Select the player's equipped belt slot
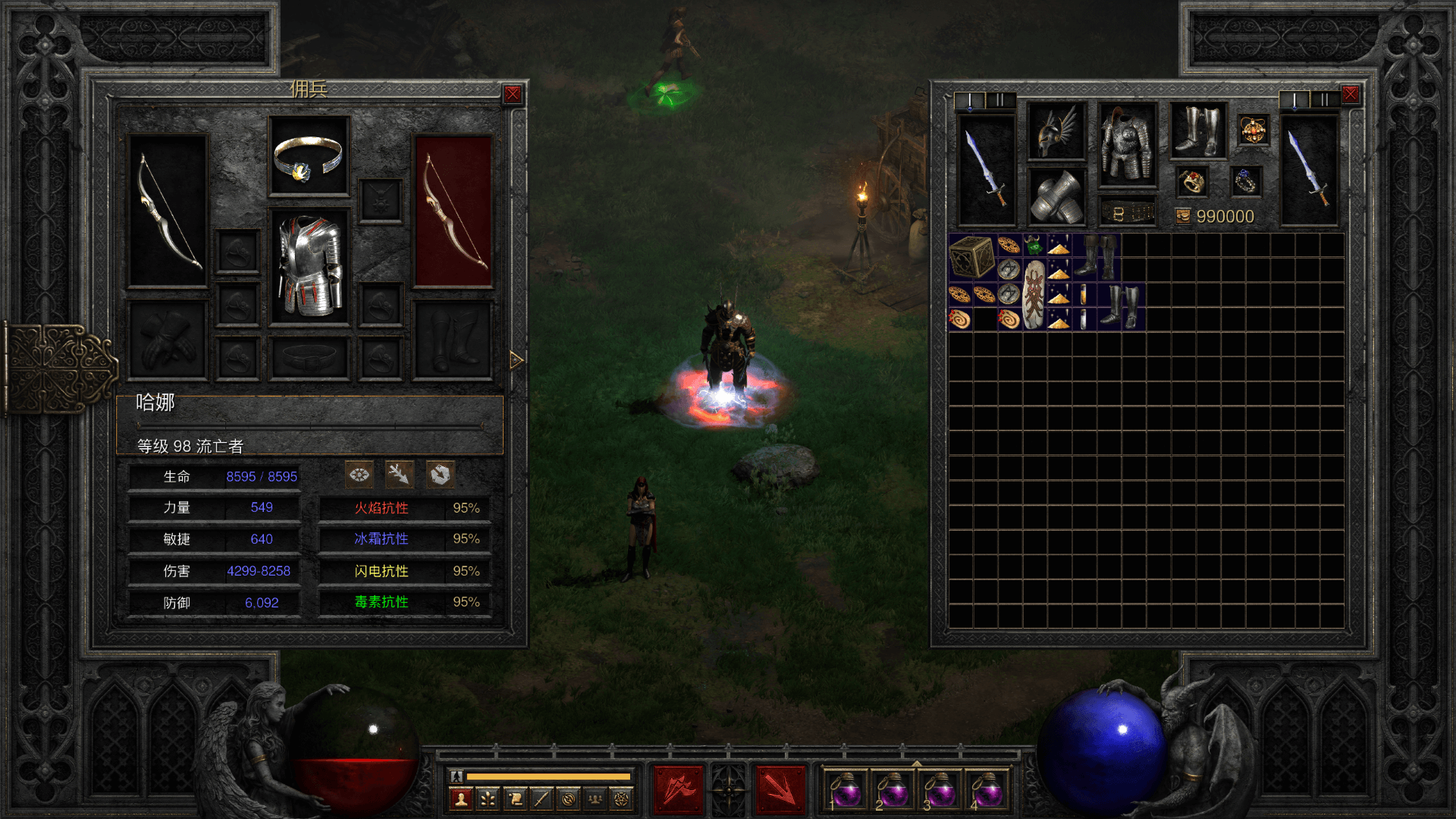This screenshot has width=1456, height=819. (x=1128, y=213)
